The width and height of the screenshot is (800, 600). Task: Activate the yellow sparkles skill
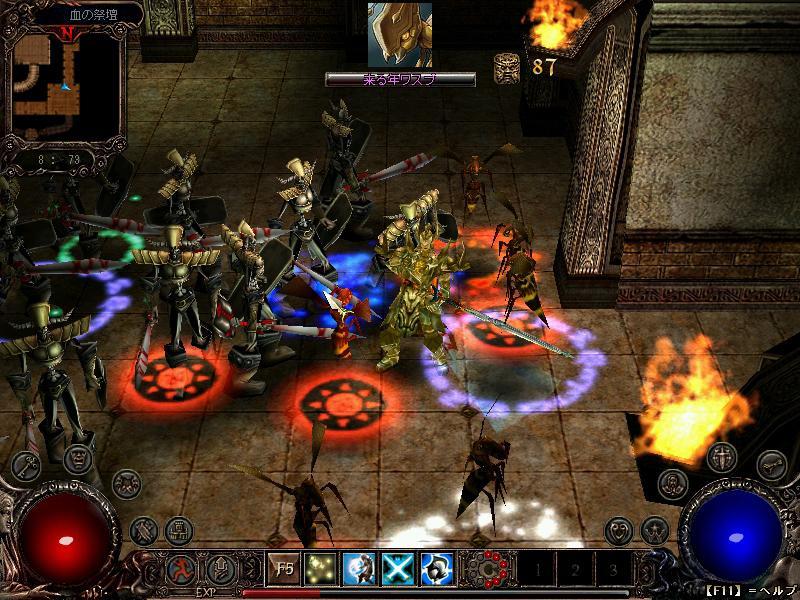click(321, 569)
